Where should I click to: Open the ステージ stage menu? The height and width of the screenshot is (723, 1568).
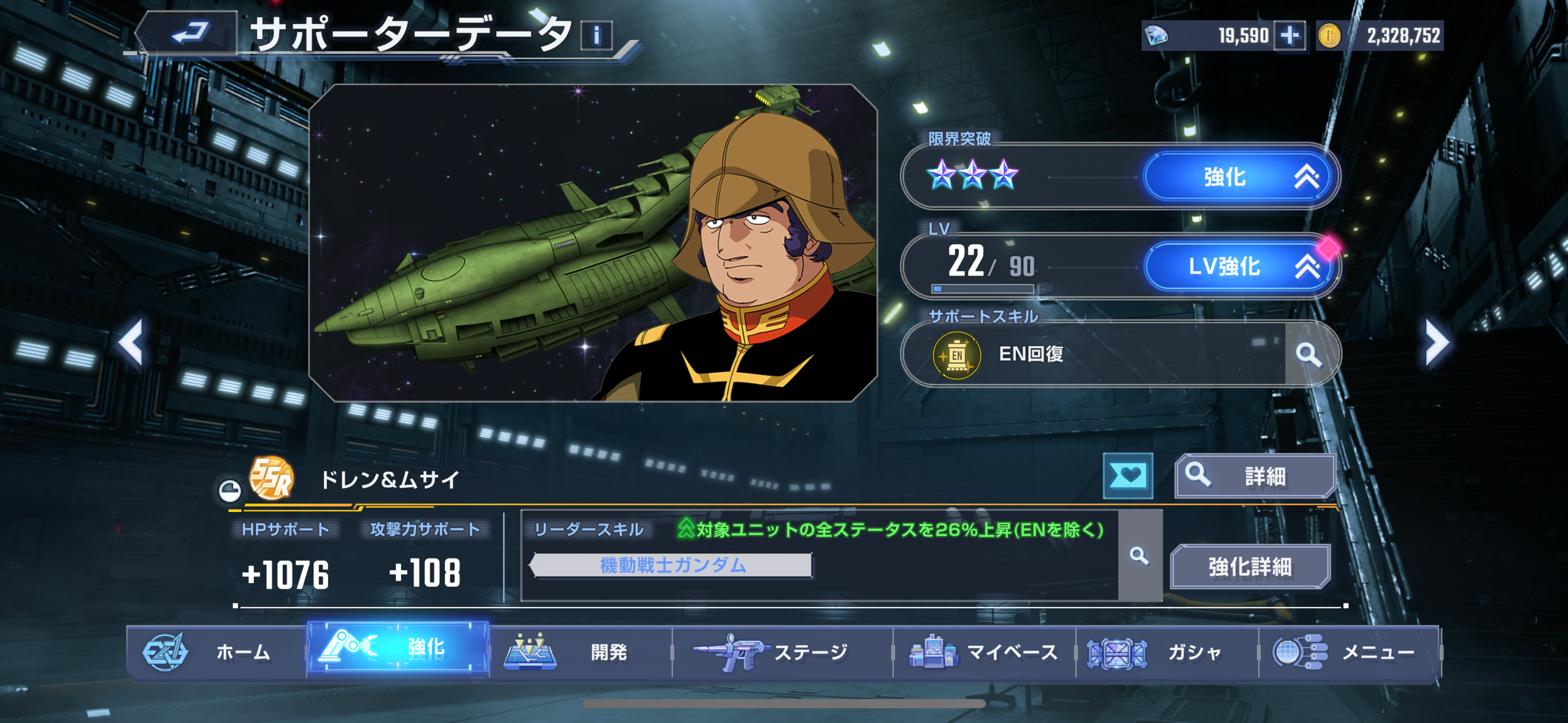coord(782,652)
